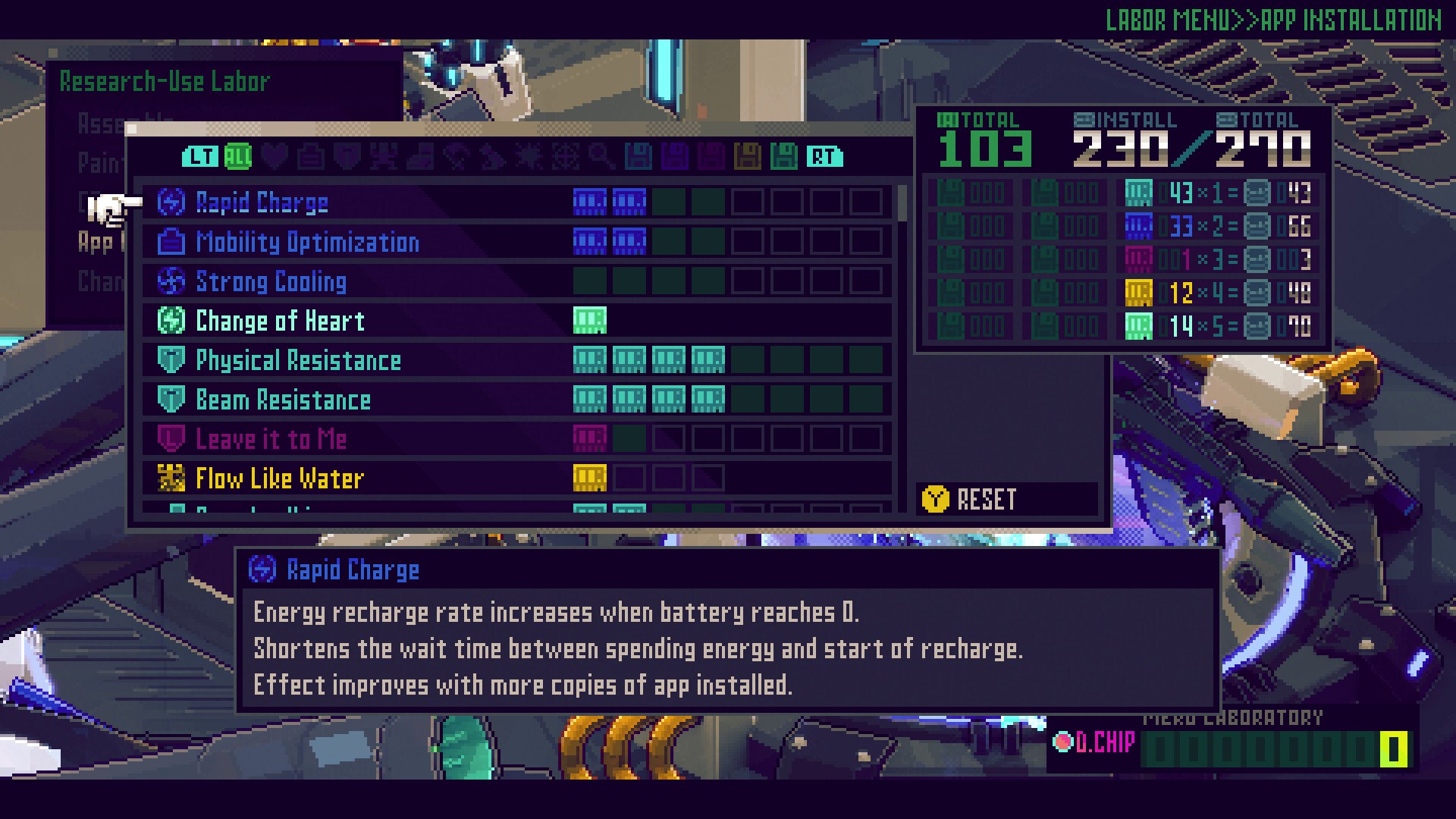
Task: Select the Leave it to Me app
Action: (x=271, y=439)
